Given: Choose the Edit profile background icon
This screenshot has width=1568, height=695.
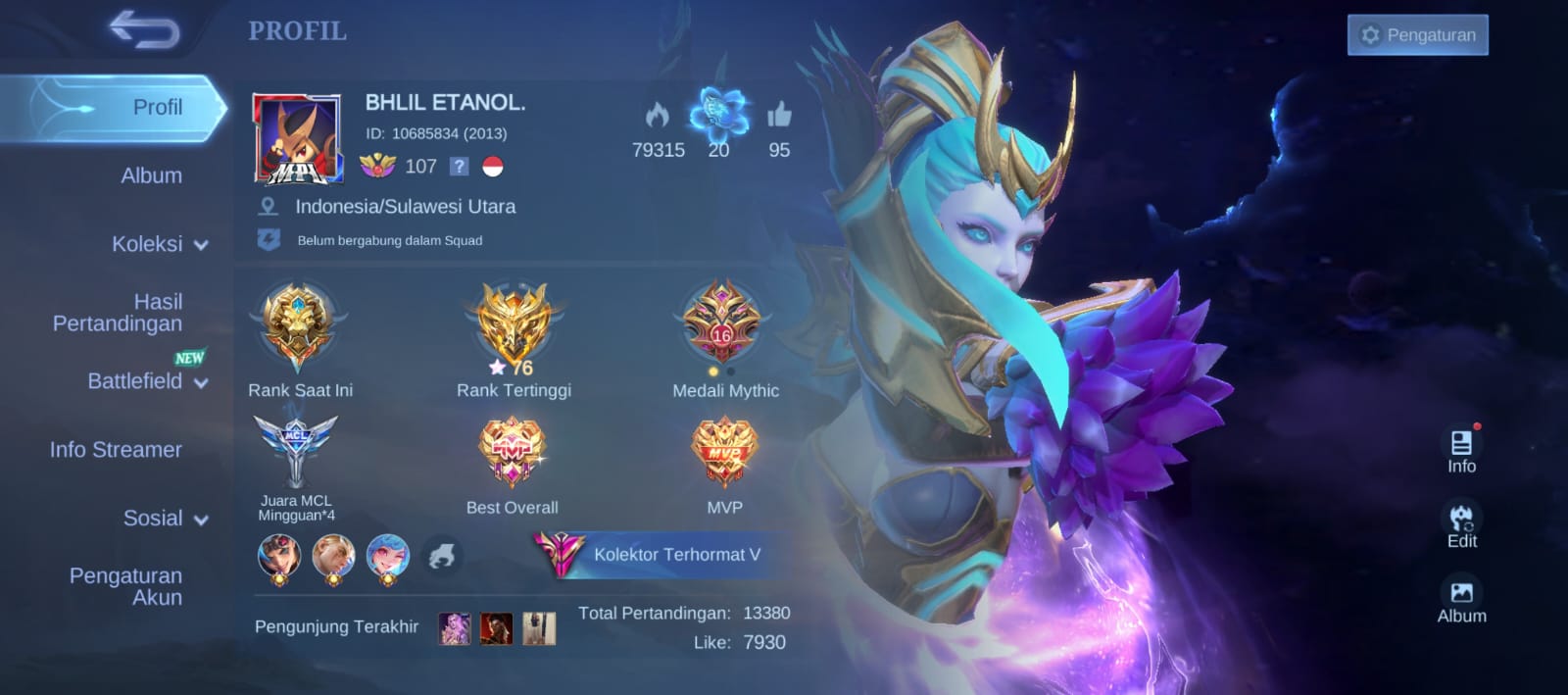Looking at the screenshot, I should (1461, 524).
